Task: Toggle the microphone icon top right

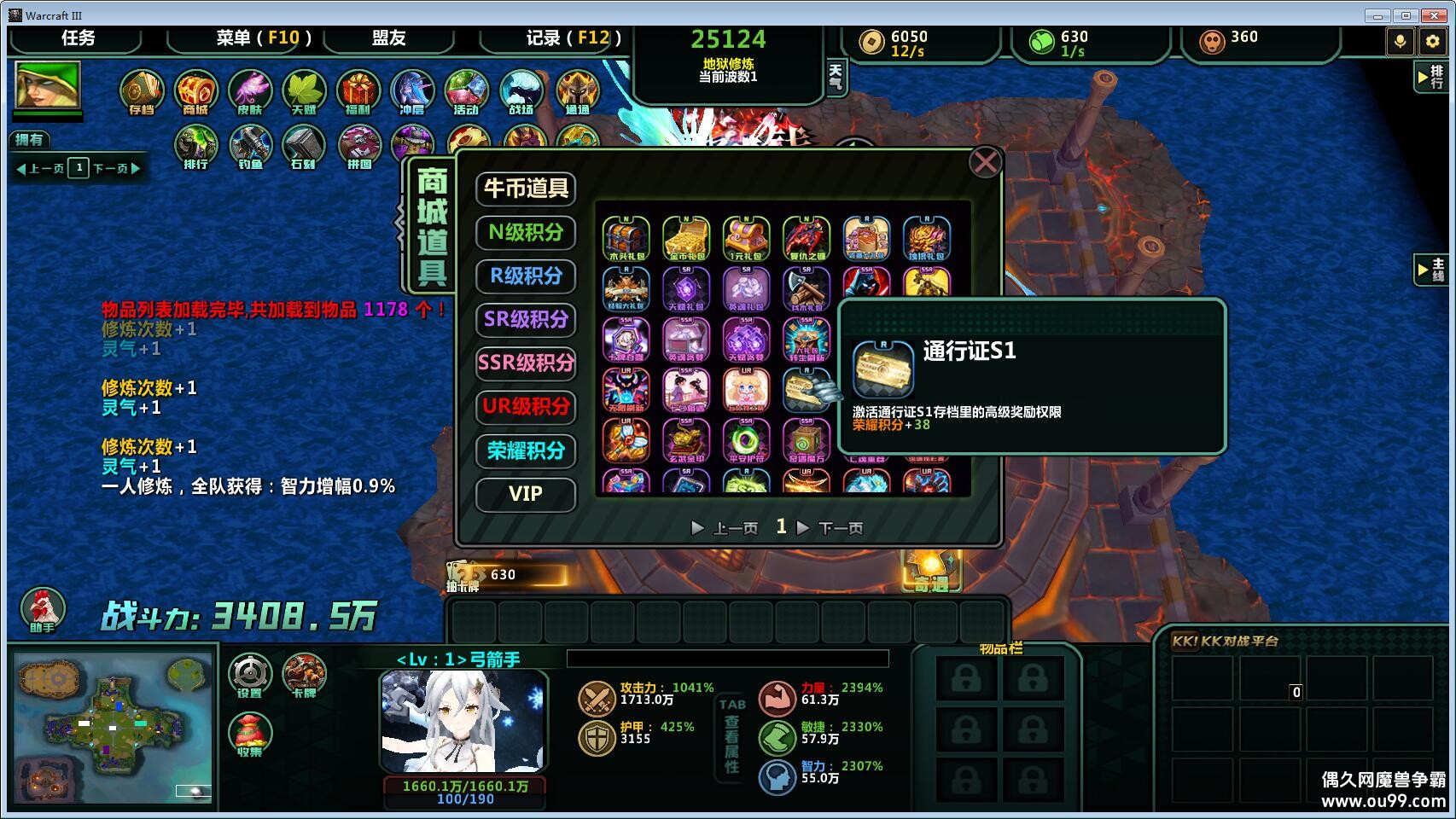Action: tap(1401, 40)
